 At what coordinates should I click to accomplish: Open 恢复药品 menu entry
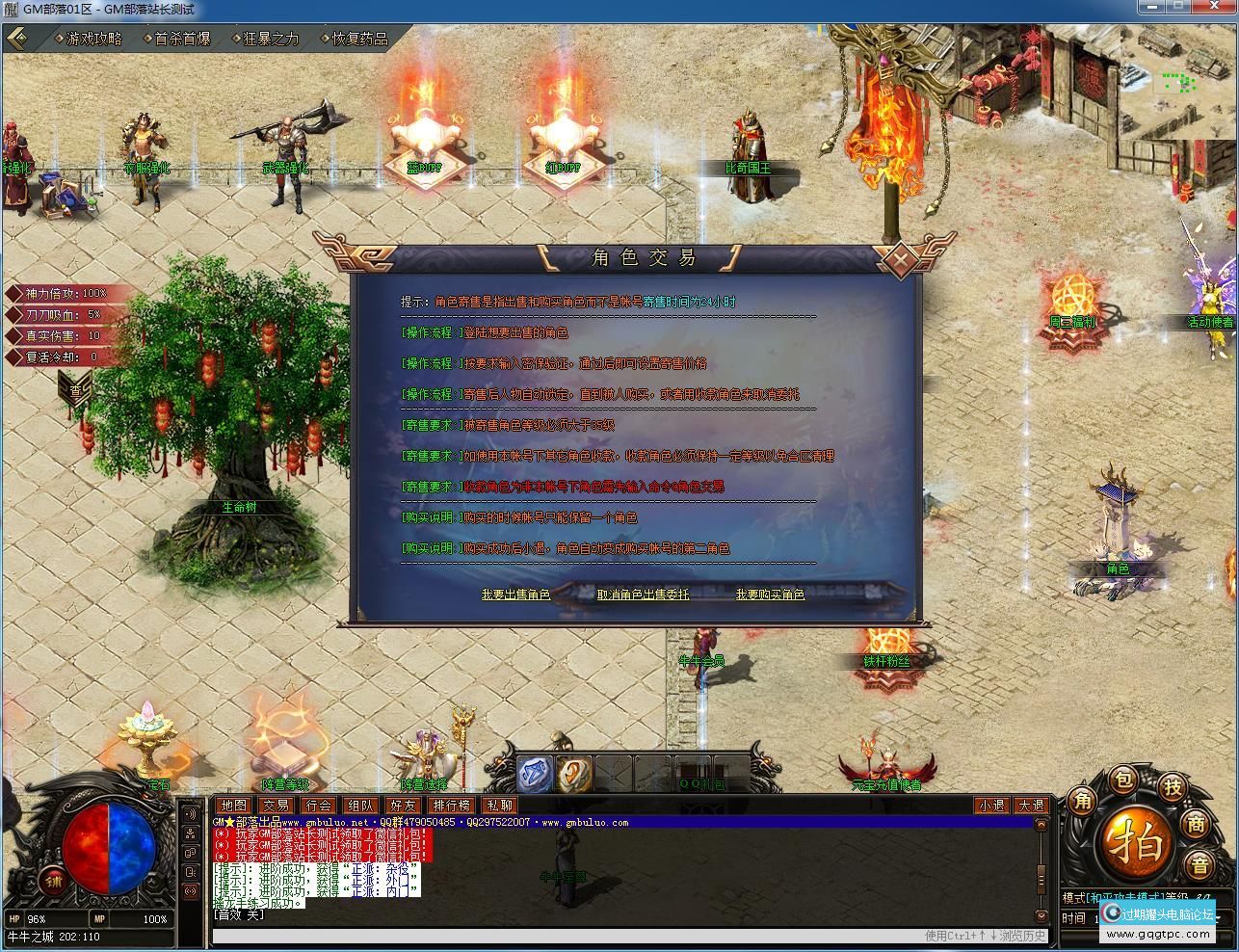(x=359, y=39)
